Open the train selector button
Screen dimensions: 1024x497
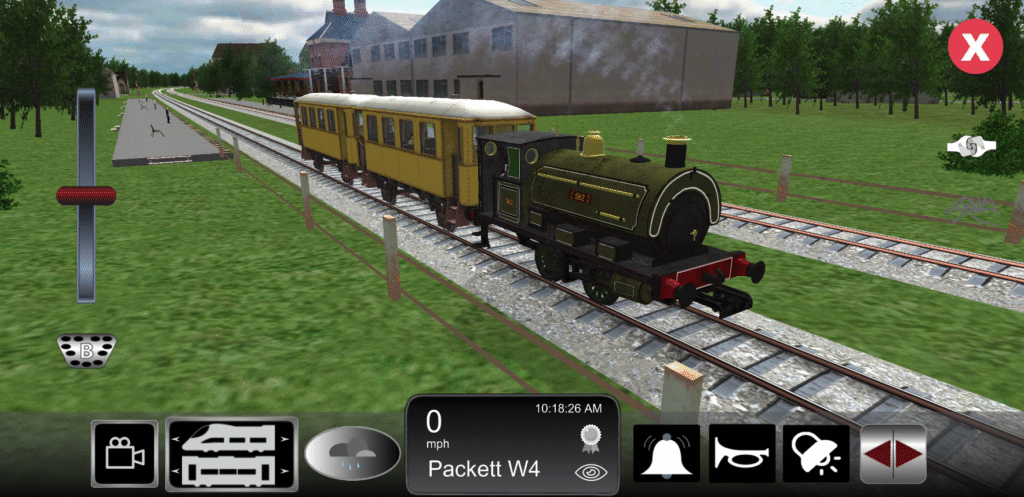coord(232,453)
